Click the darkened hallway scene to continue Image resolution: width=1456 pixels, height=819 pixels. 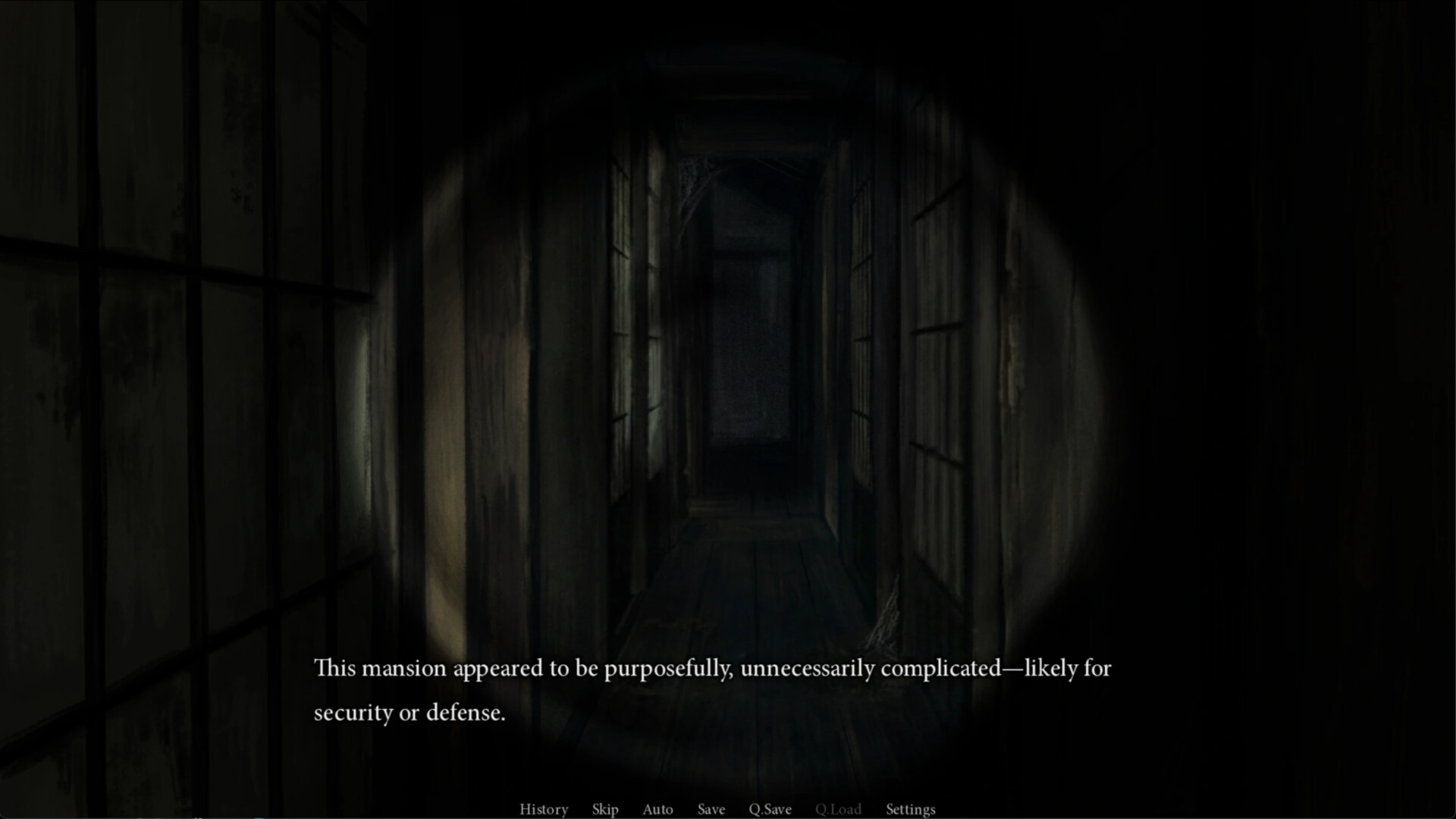pyautogui.click(x=728, y=341)
